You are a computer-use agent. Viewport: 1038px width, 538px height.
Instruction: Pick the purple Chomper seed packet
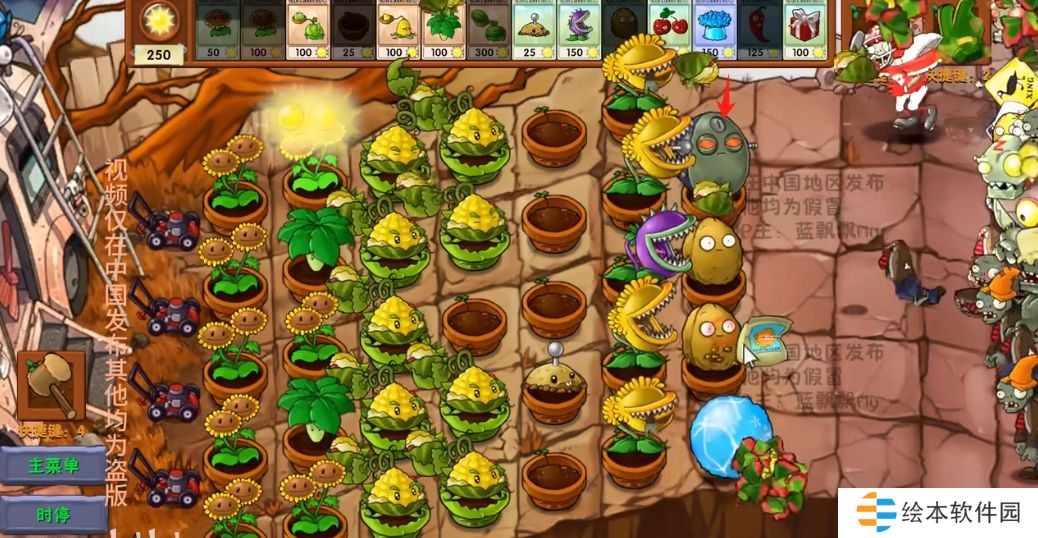coord(578,31)
